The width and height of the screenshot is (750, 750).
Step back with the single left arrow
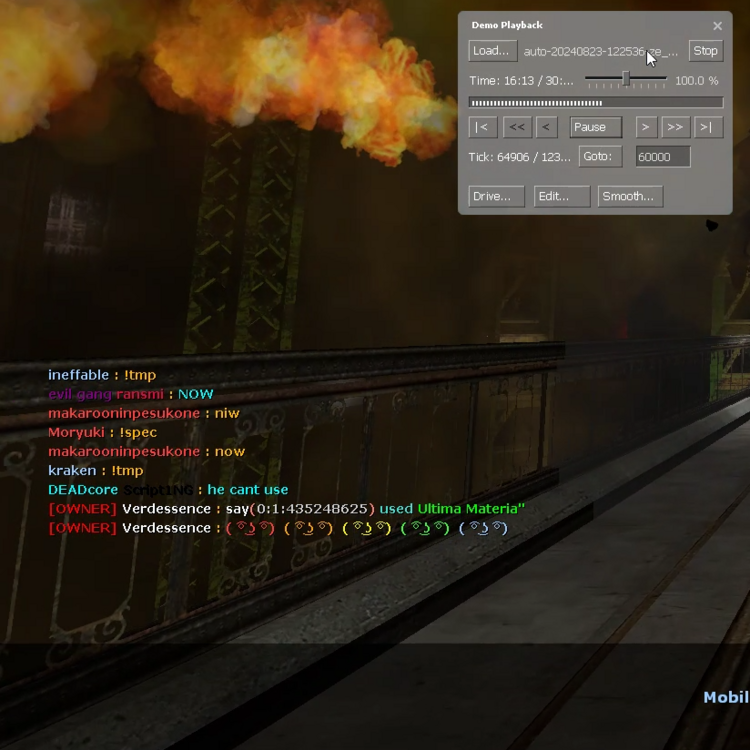point(546,127)
